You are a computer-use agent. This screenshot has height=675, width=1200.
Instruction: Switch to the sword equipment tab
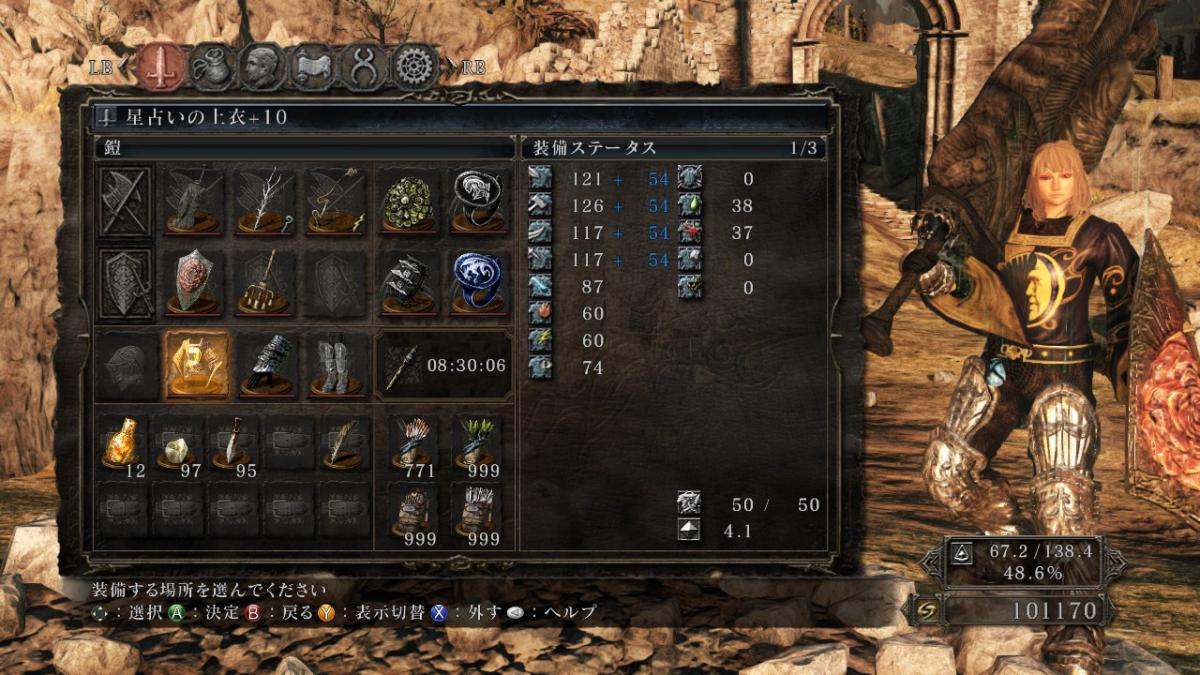160,66
